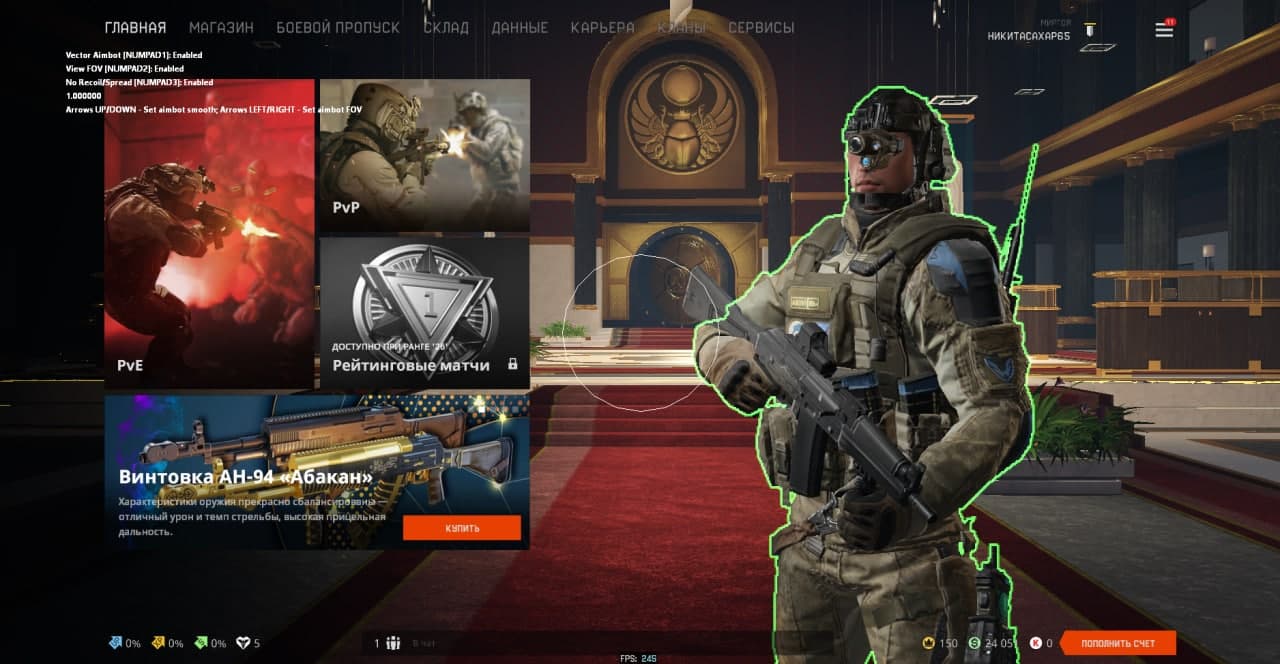Image resolution: width=1280 pixels, height=664 pixels.
Task: Click the Рейтинговые матчи tile
Action: [425, 312]
